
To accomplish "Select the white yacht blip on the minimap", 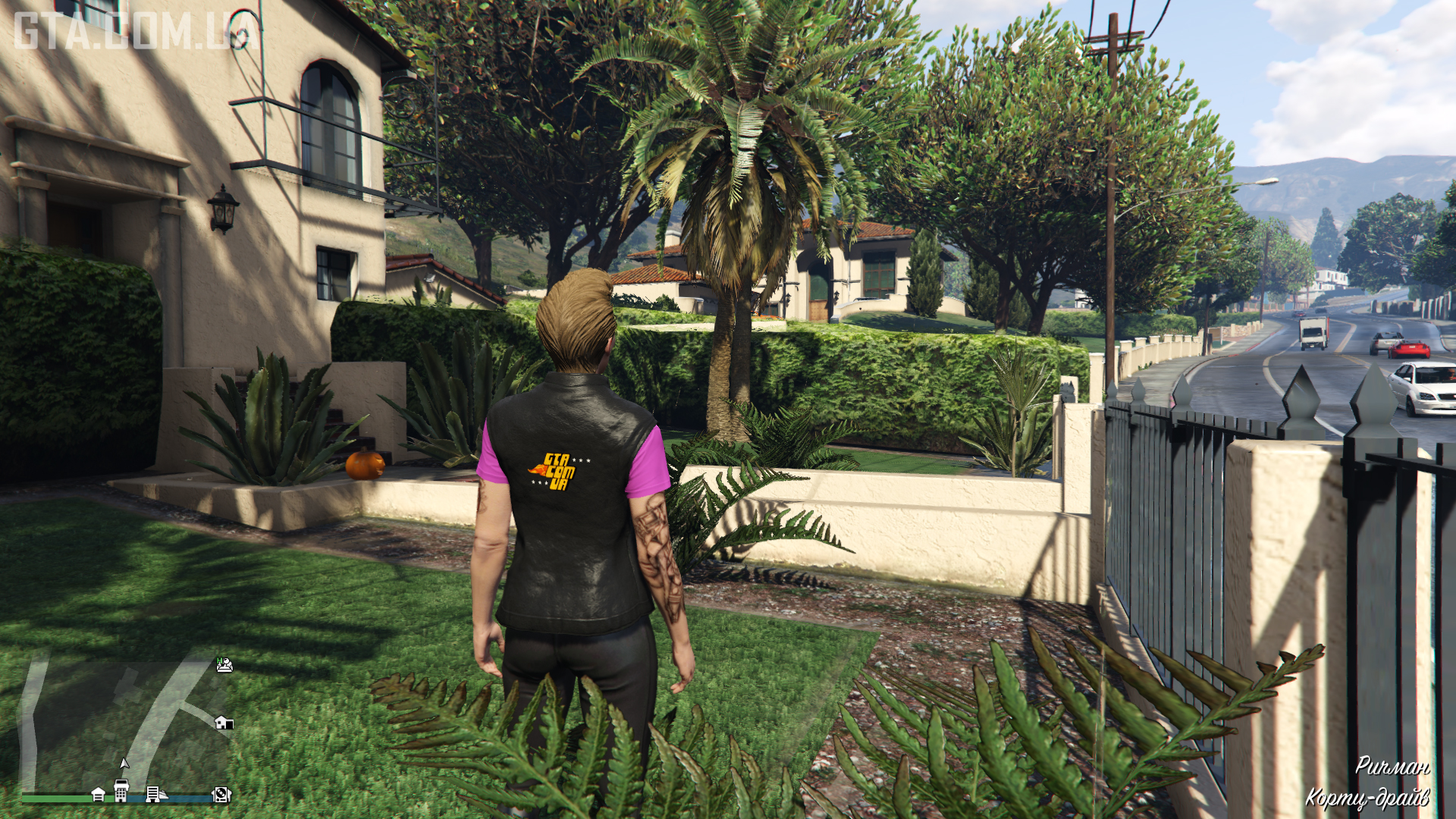I will click(x=165, y=795).
